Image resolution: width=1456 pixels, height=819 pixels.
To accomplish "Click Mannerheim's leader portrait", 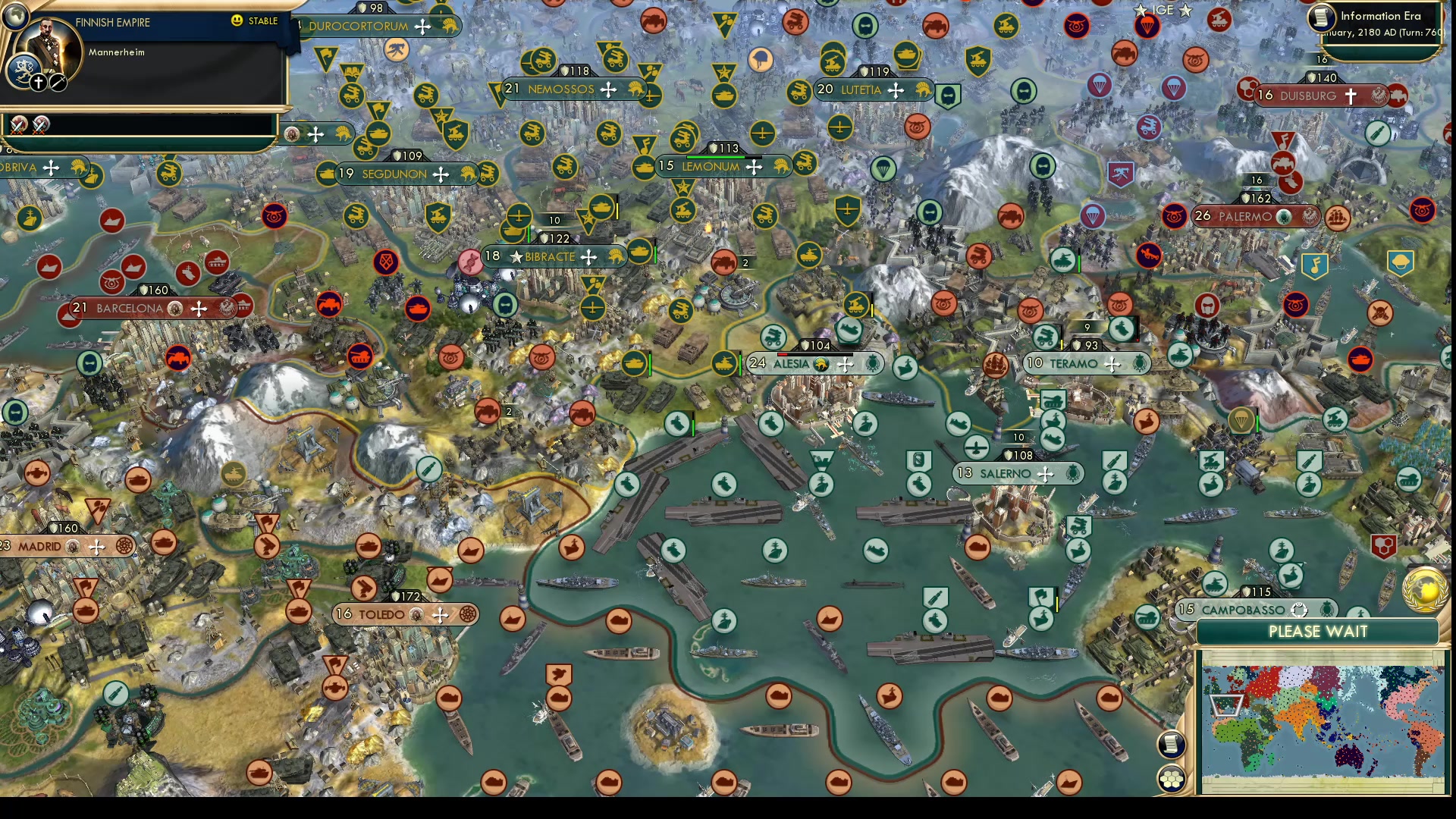I will [x=47, y=44].
